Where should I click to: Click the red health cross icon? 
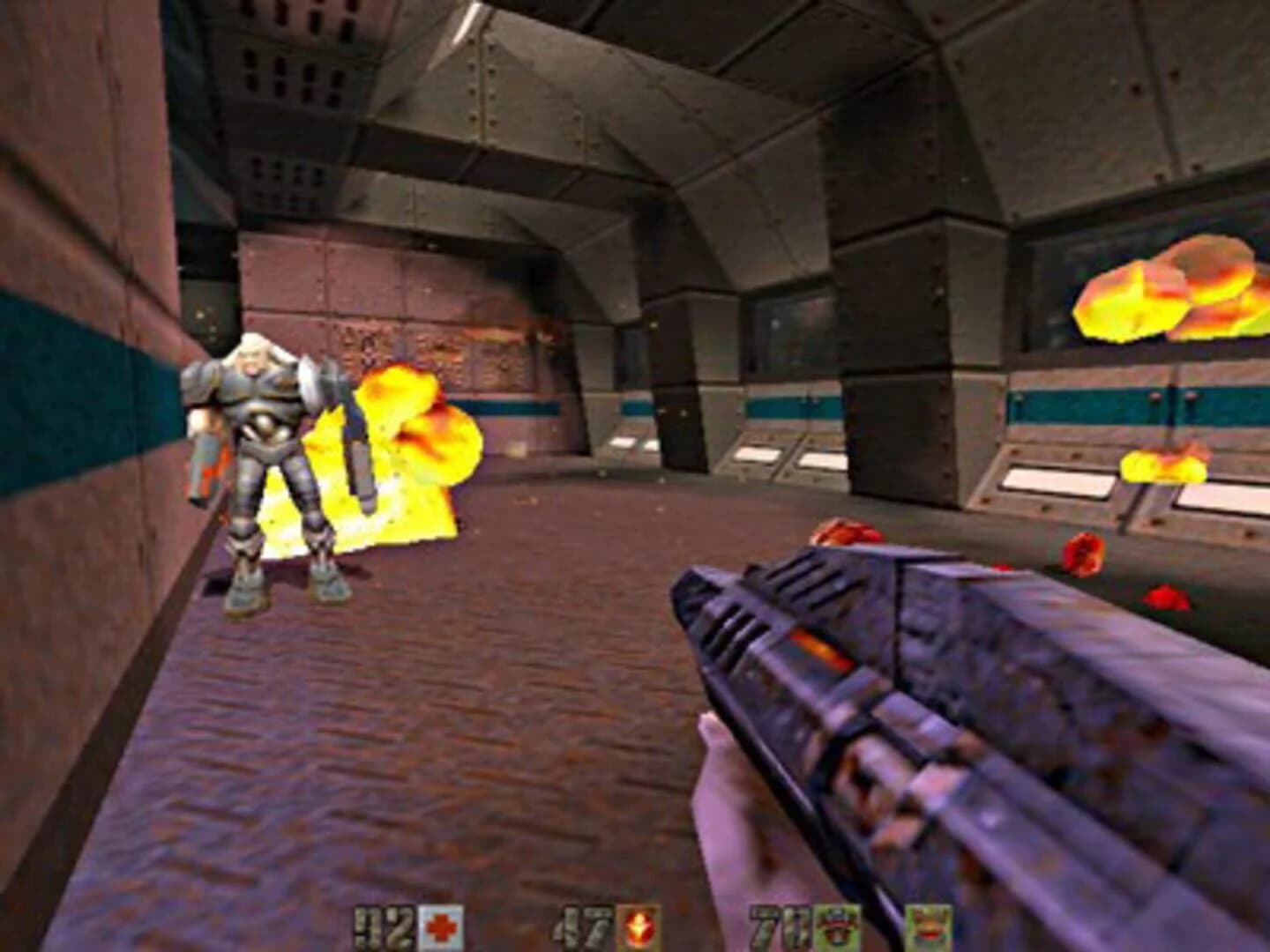point(441,924)
